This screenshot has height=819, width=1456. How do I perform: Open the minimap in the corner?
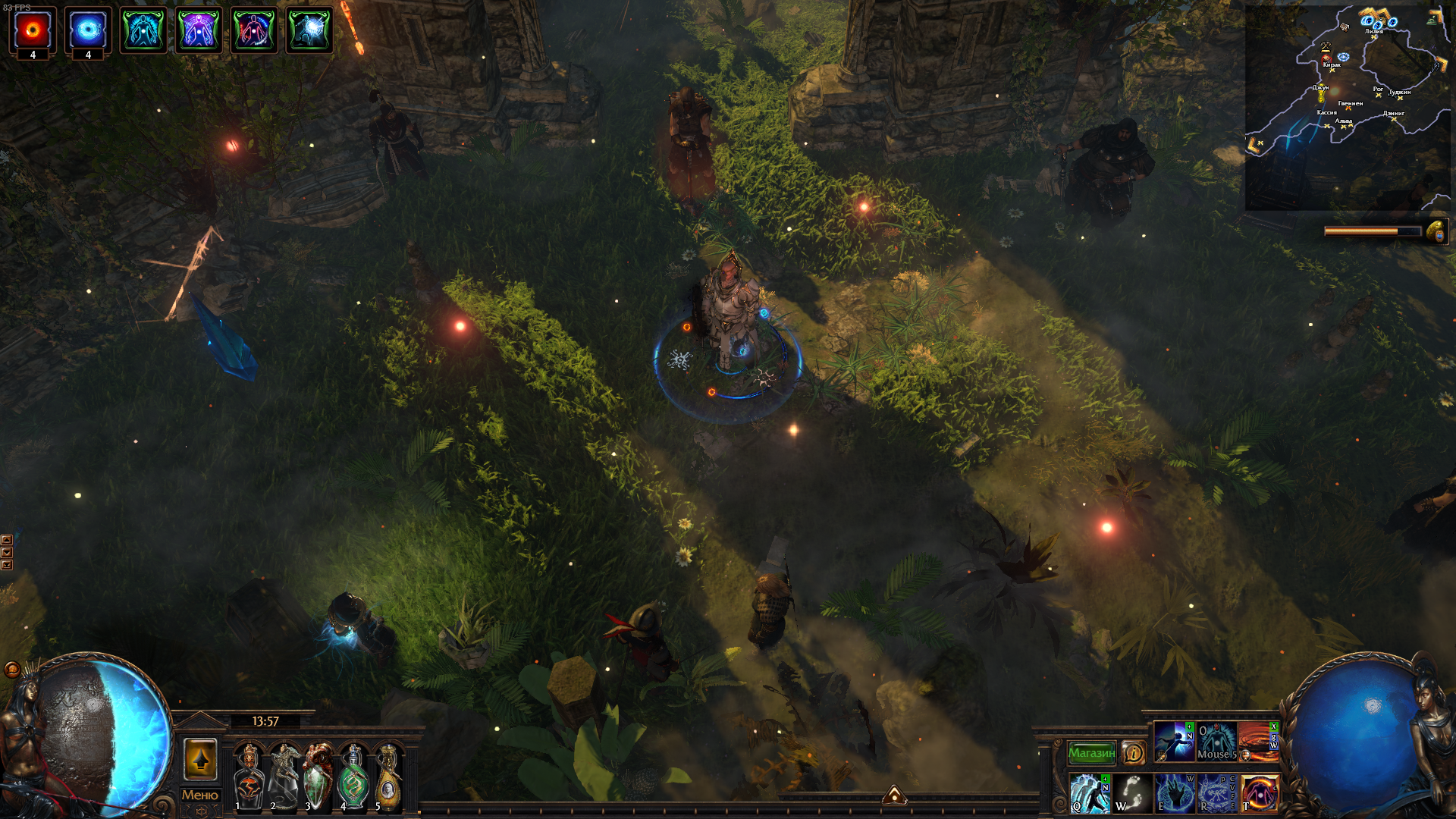pos(1347,108)
